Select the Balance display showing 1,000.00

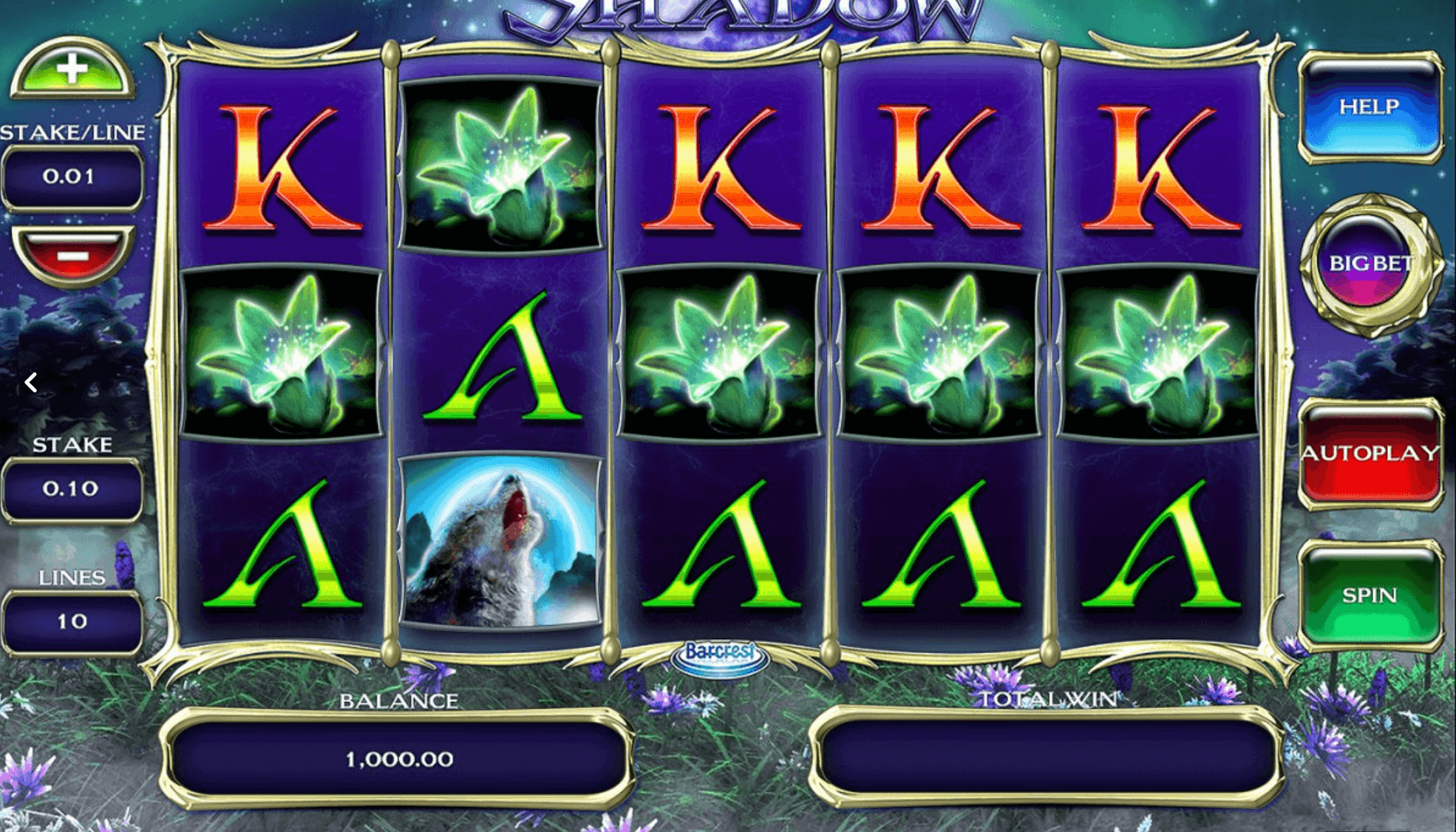[399, 757]
